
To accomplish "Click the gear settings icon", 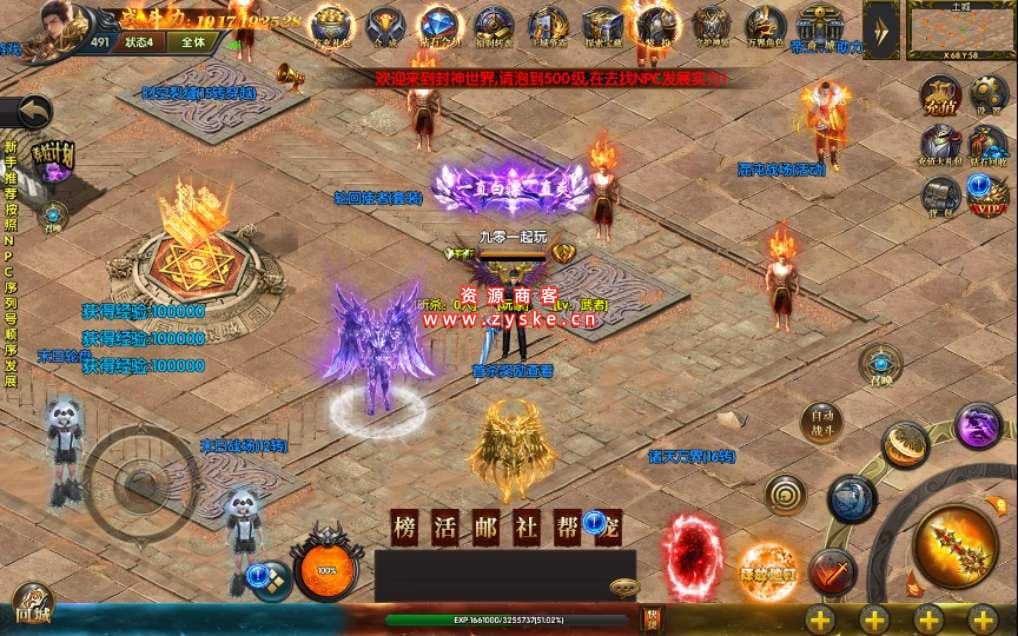I will pyautogui.click(x=987, y=94).
